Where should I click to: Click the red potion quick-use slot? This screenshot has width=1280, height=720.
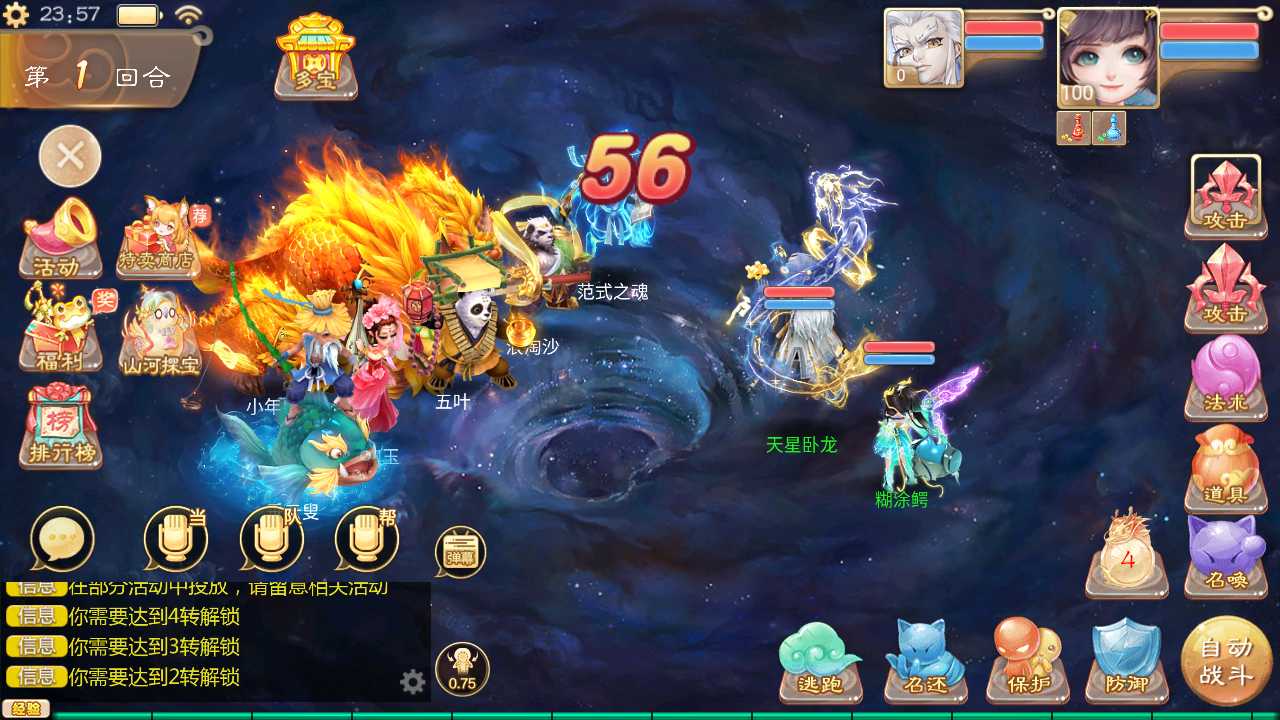pos(1072,128)
